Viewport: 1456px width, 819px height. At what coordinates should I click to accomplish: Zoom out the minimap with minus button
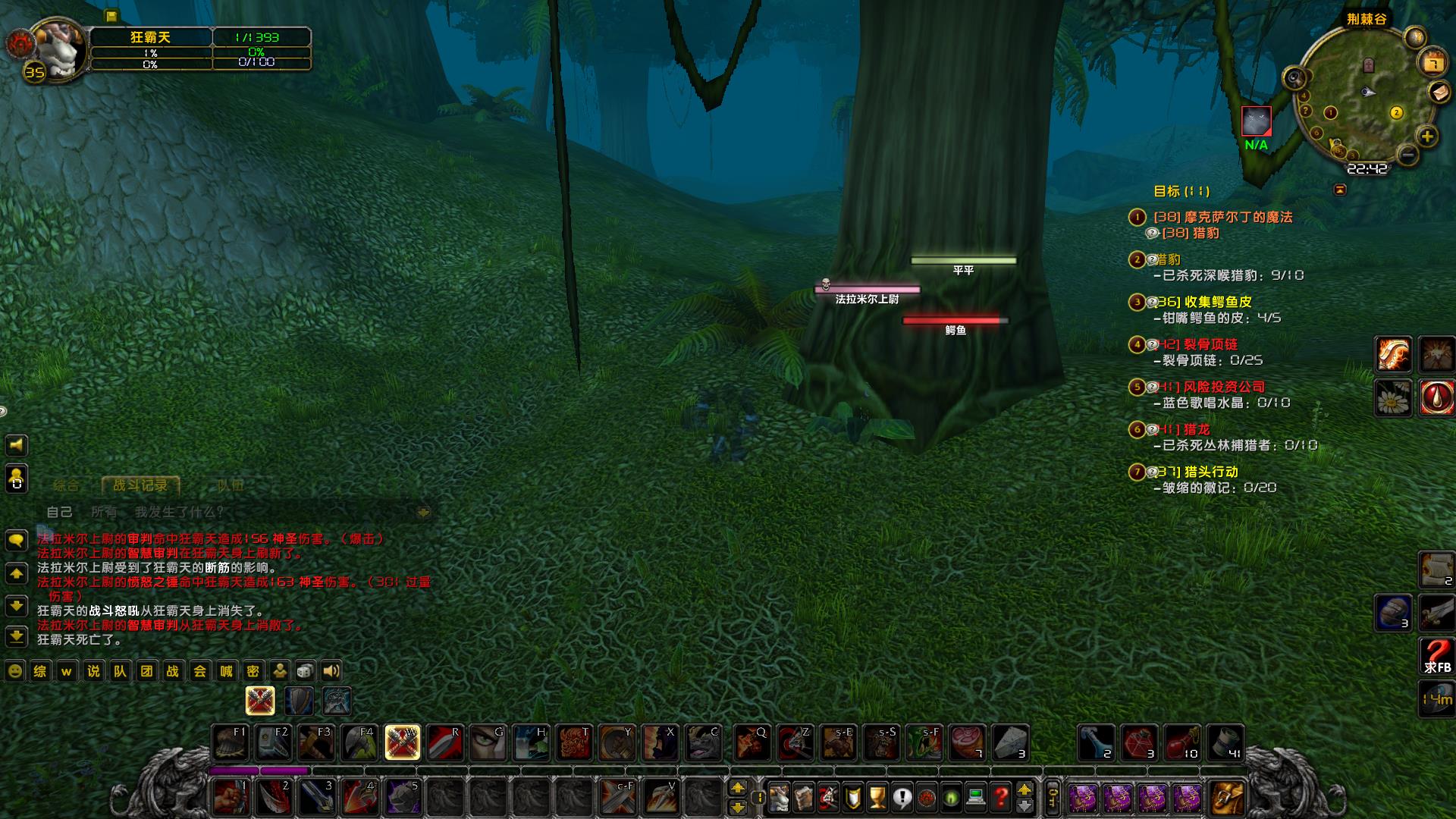click(x=1407, y=156)
